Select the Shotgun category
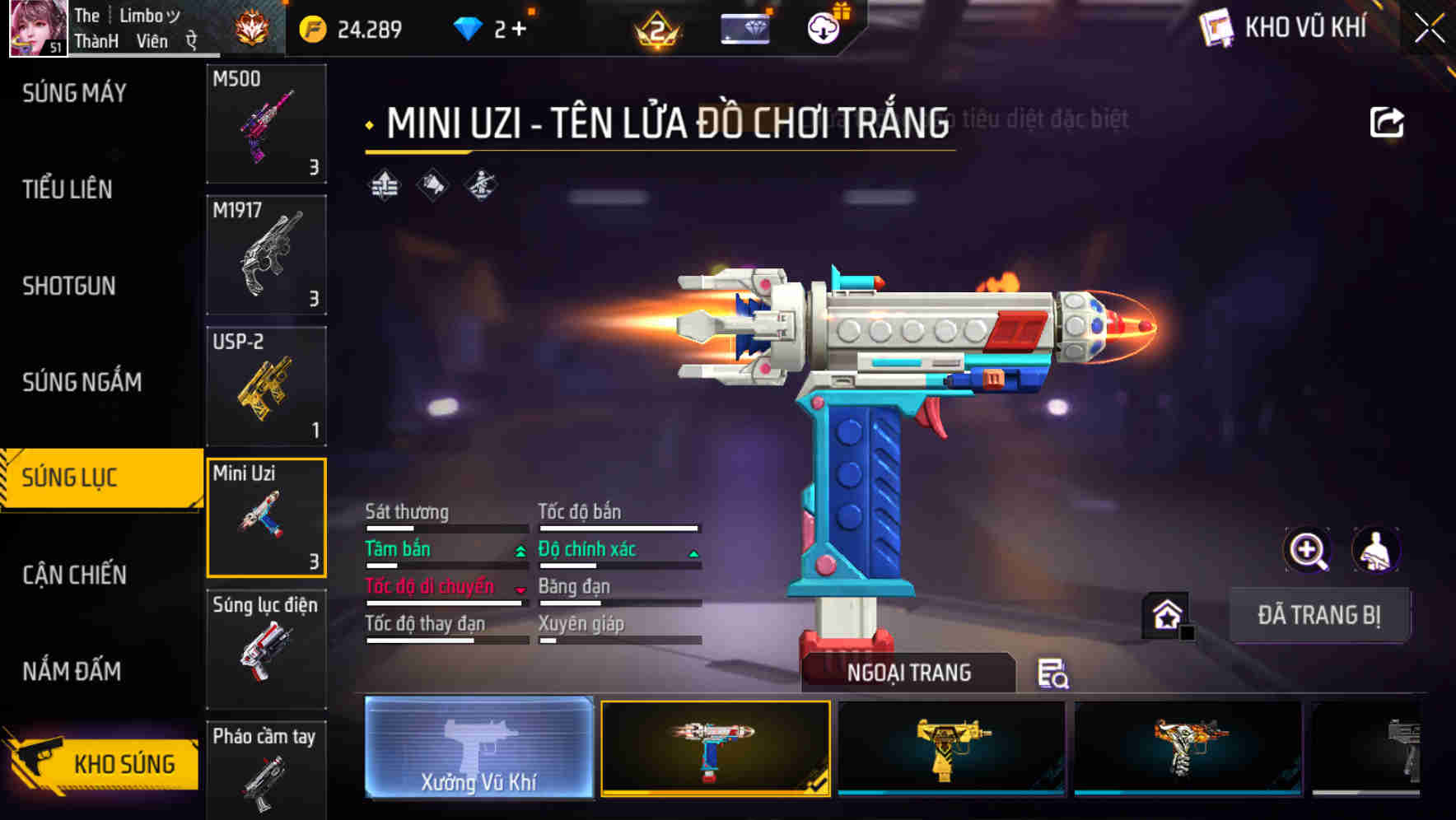The height and width of the screenshot is (820, 1456). 69,286
